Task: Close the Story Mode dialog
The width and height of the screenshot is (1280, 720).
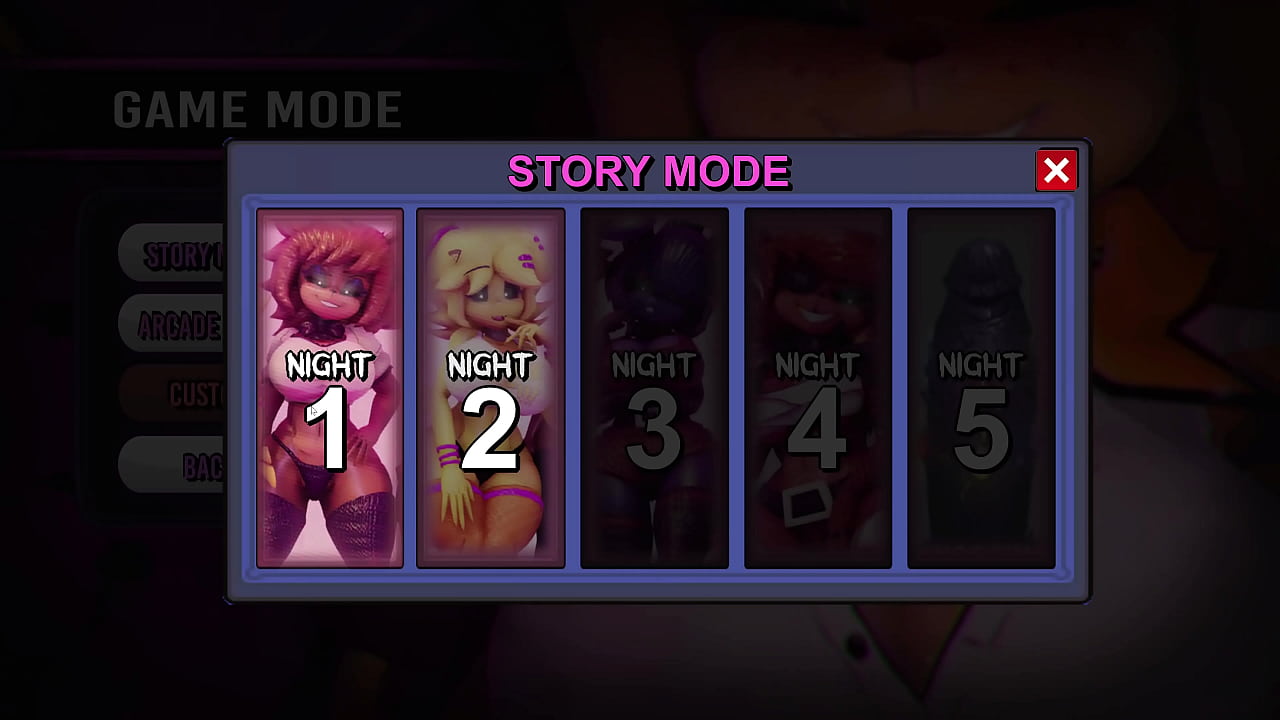Action: 1057,170
